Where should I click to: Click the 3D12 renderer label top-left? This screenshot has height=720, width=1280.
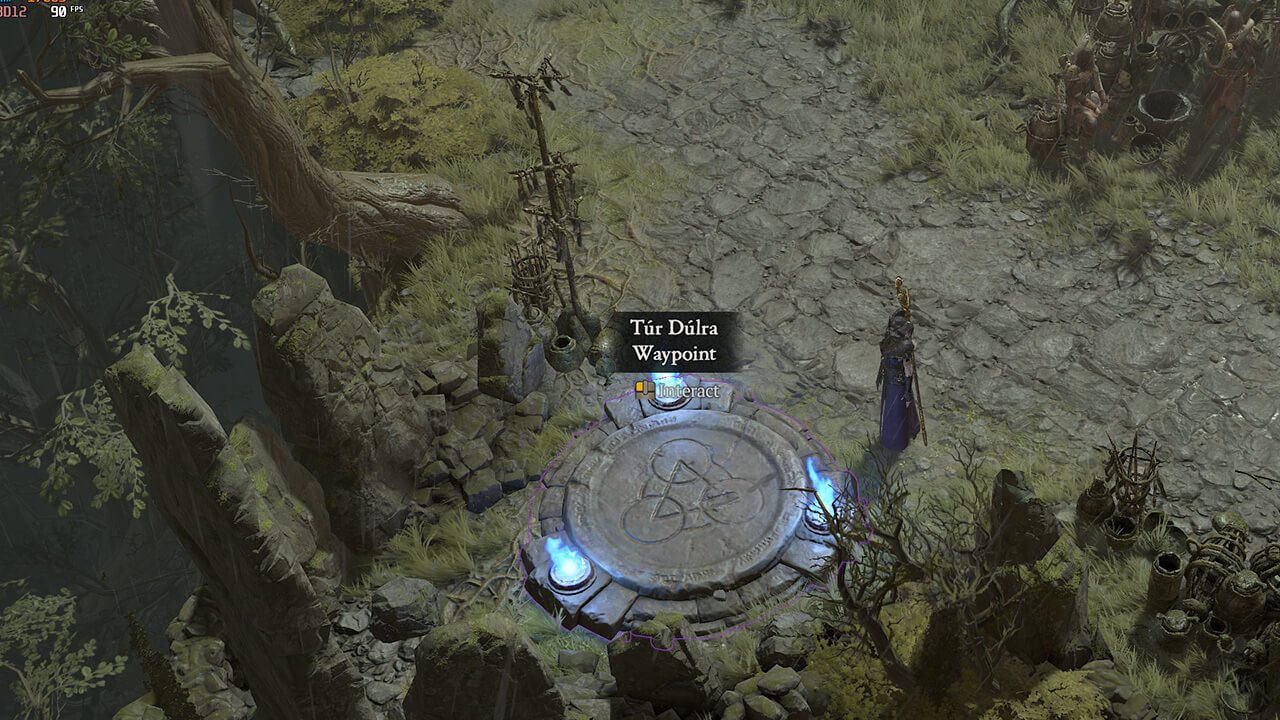(12, 10)
